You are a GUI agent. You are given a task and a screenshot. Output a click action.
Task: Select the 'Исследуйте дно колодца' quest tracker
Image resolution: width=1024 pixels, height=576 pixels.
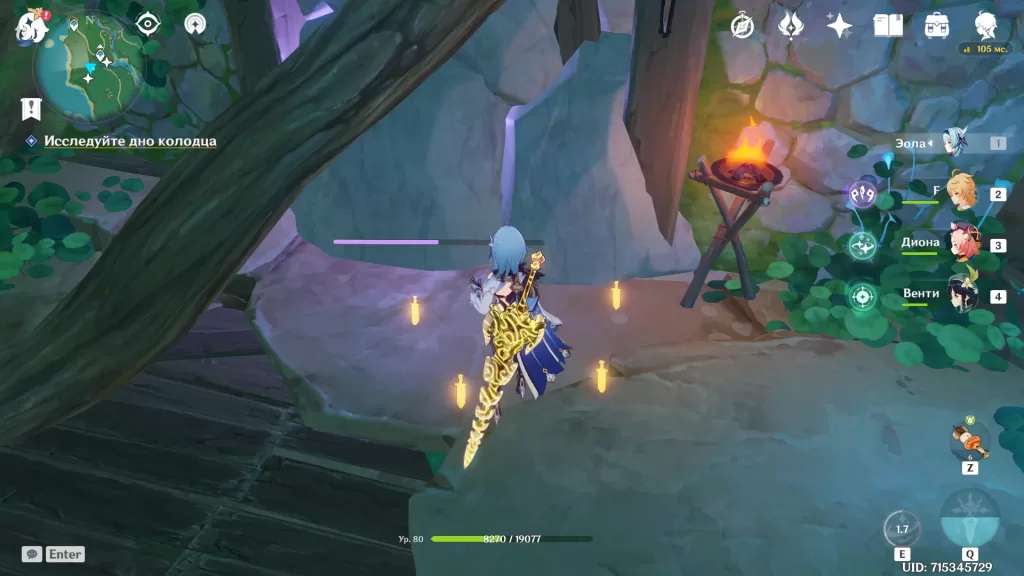pos(129,141)
